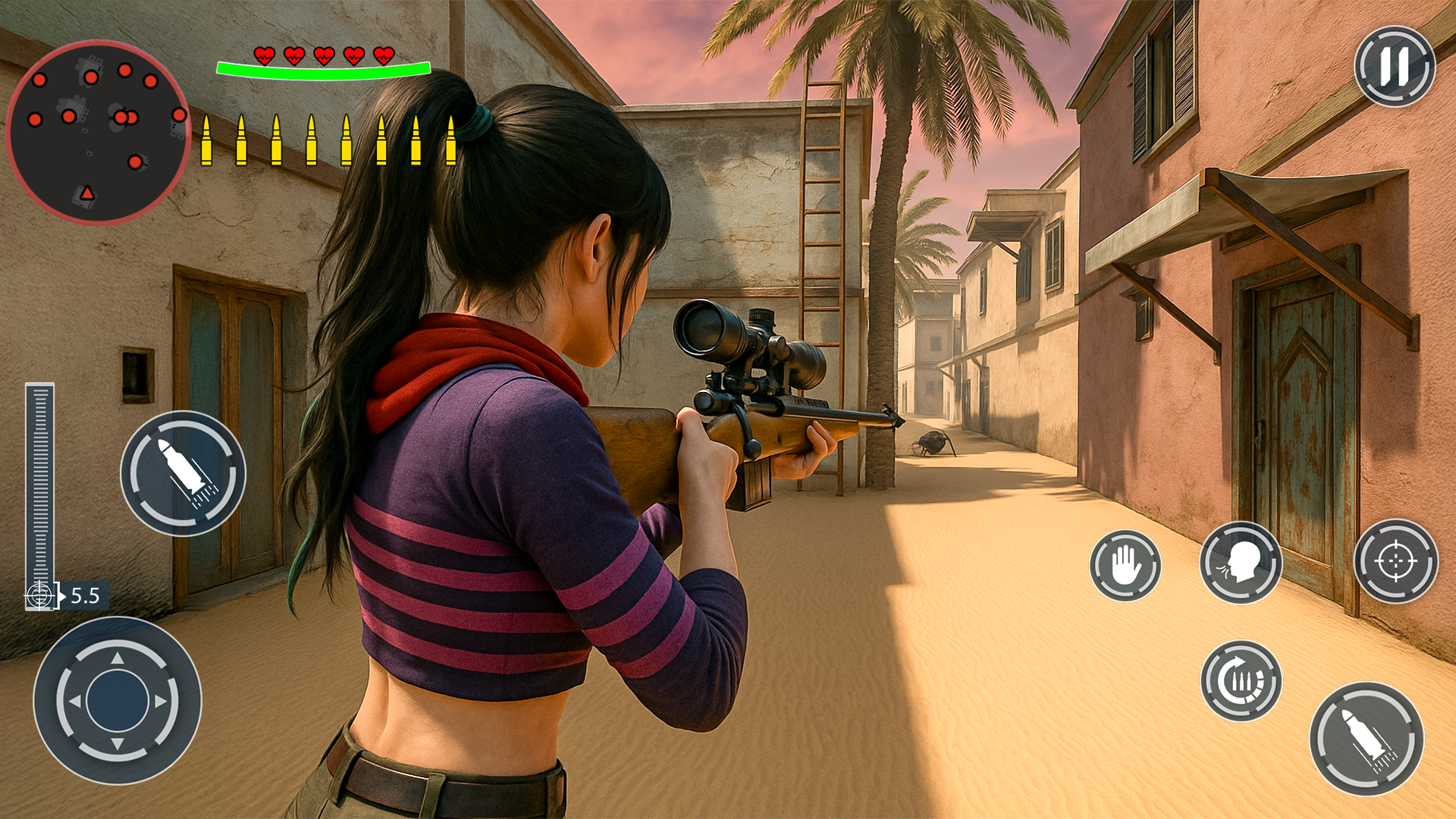Fire with the bottom-right bullet button
Viewport: 1456px width, 819px height.
coord(1366,739)
